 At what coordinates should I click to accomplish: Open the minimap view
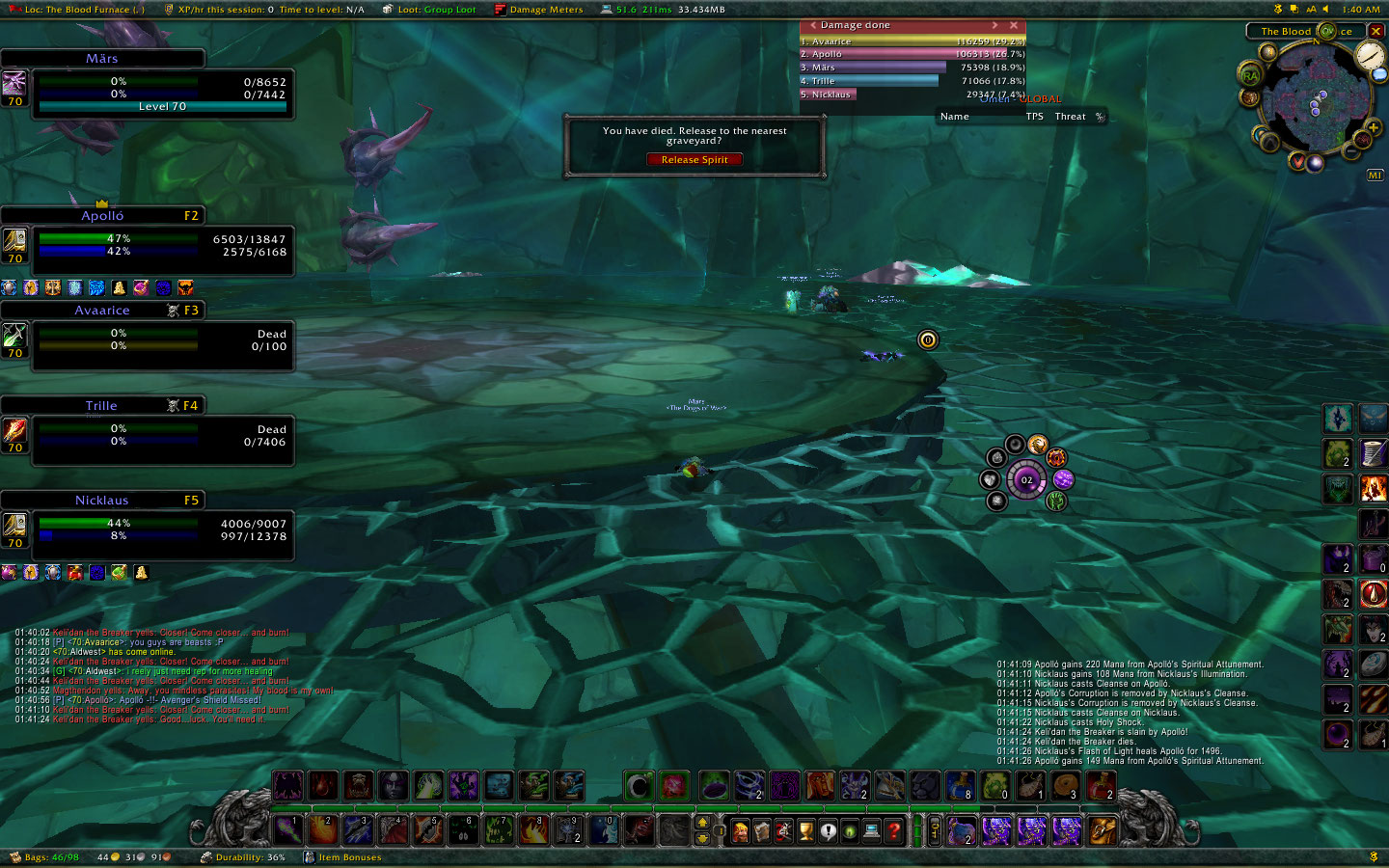click(1316, 99)
